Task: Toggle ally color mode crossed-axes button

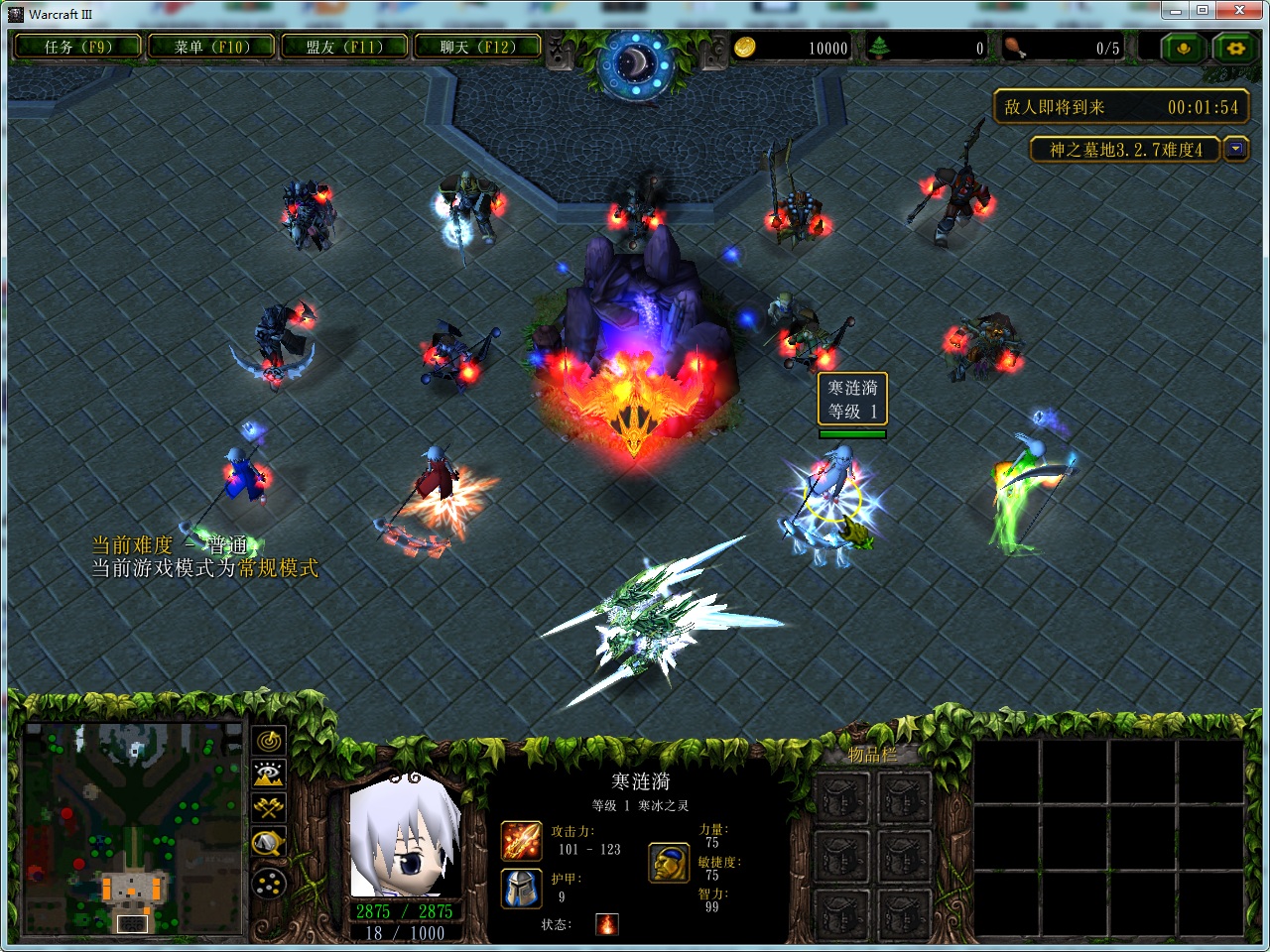Action: [x=269, y=808]
